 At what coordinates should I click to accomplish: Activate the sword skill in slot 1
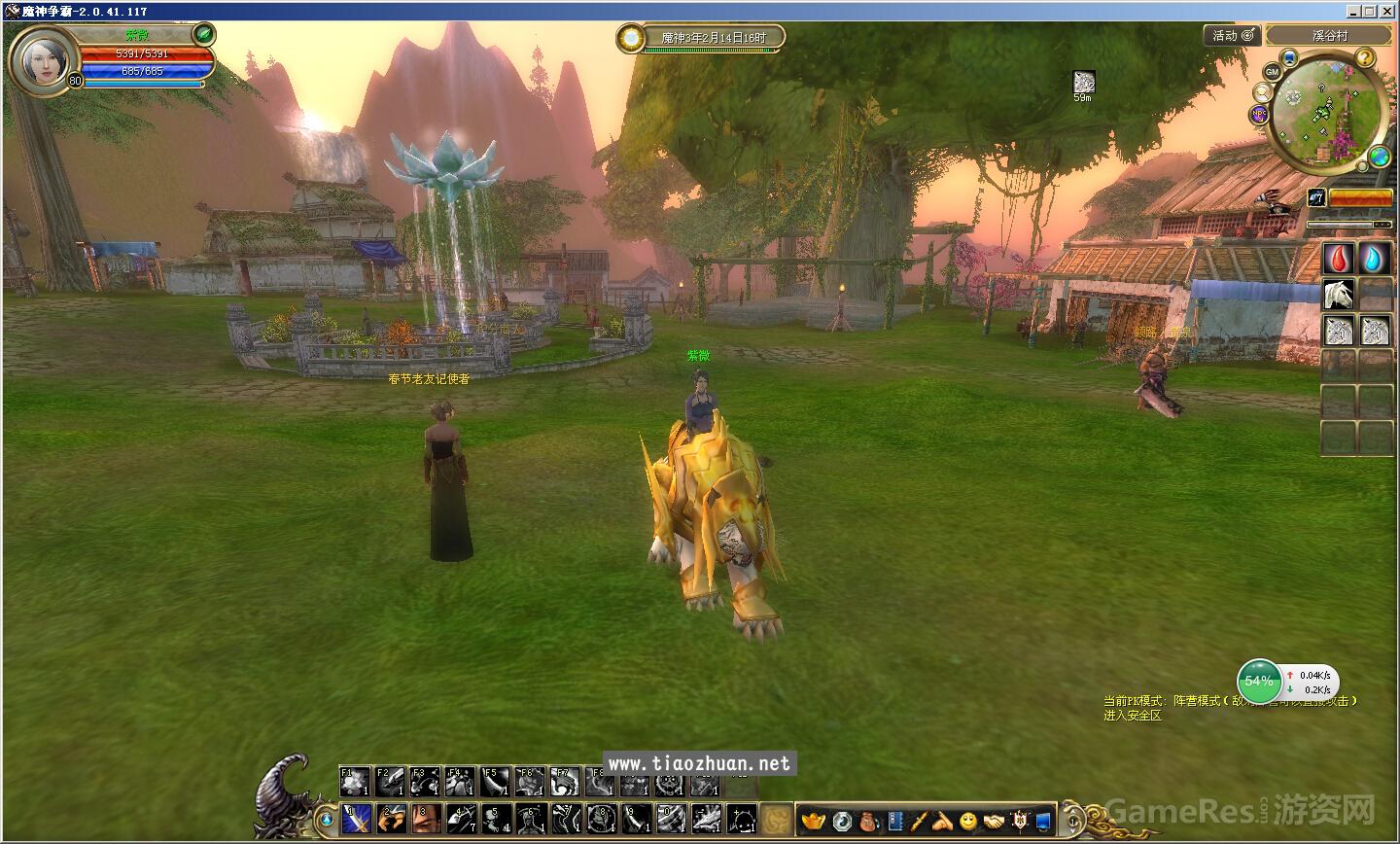coord(357,818)
